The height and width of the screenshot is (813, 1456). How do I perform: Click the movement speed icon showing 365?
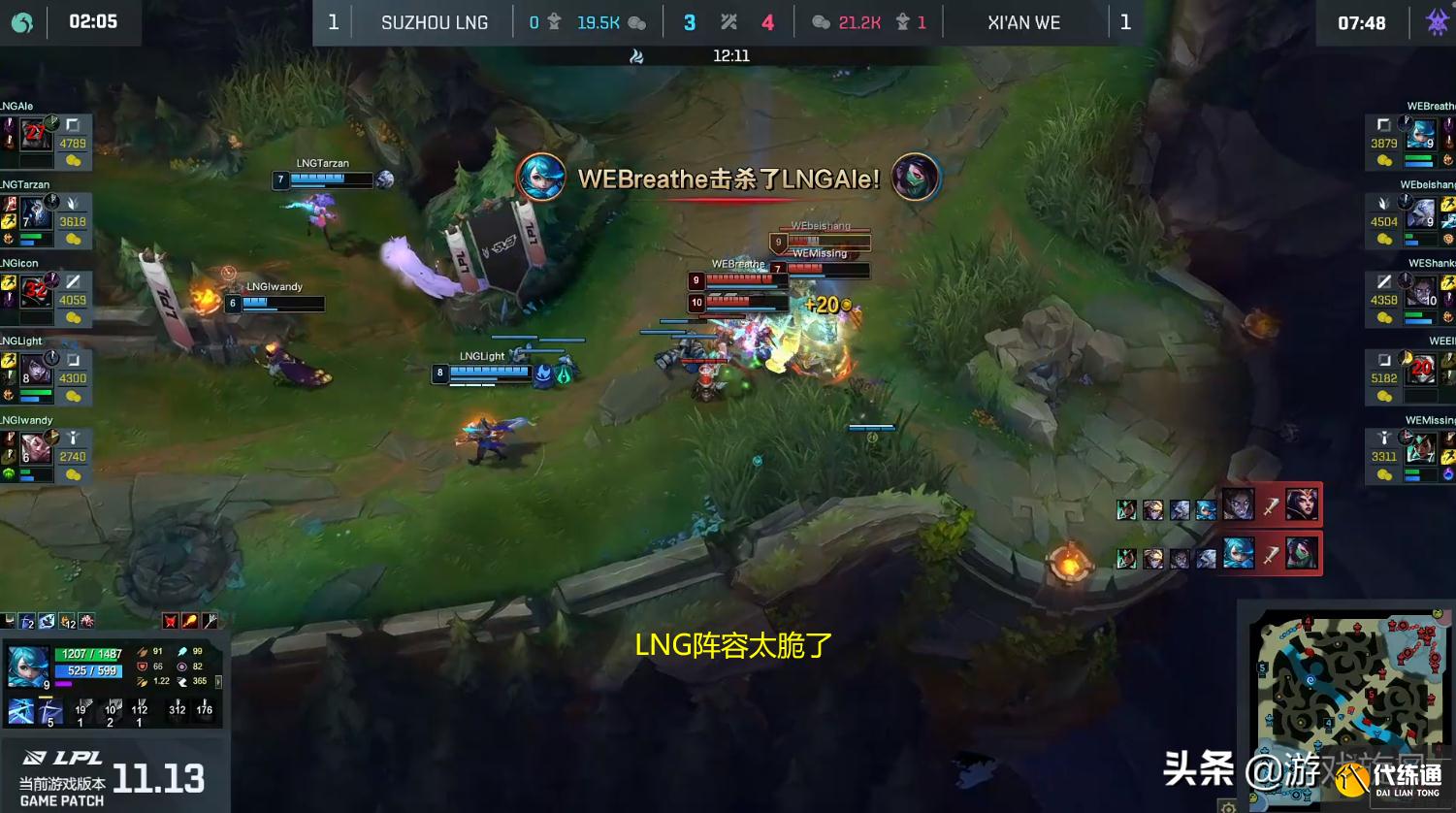coord(184,681)
